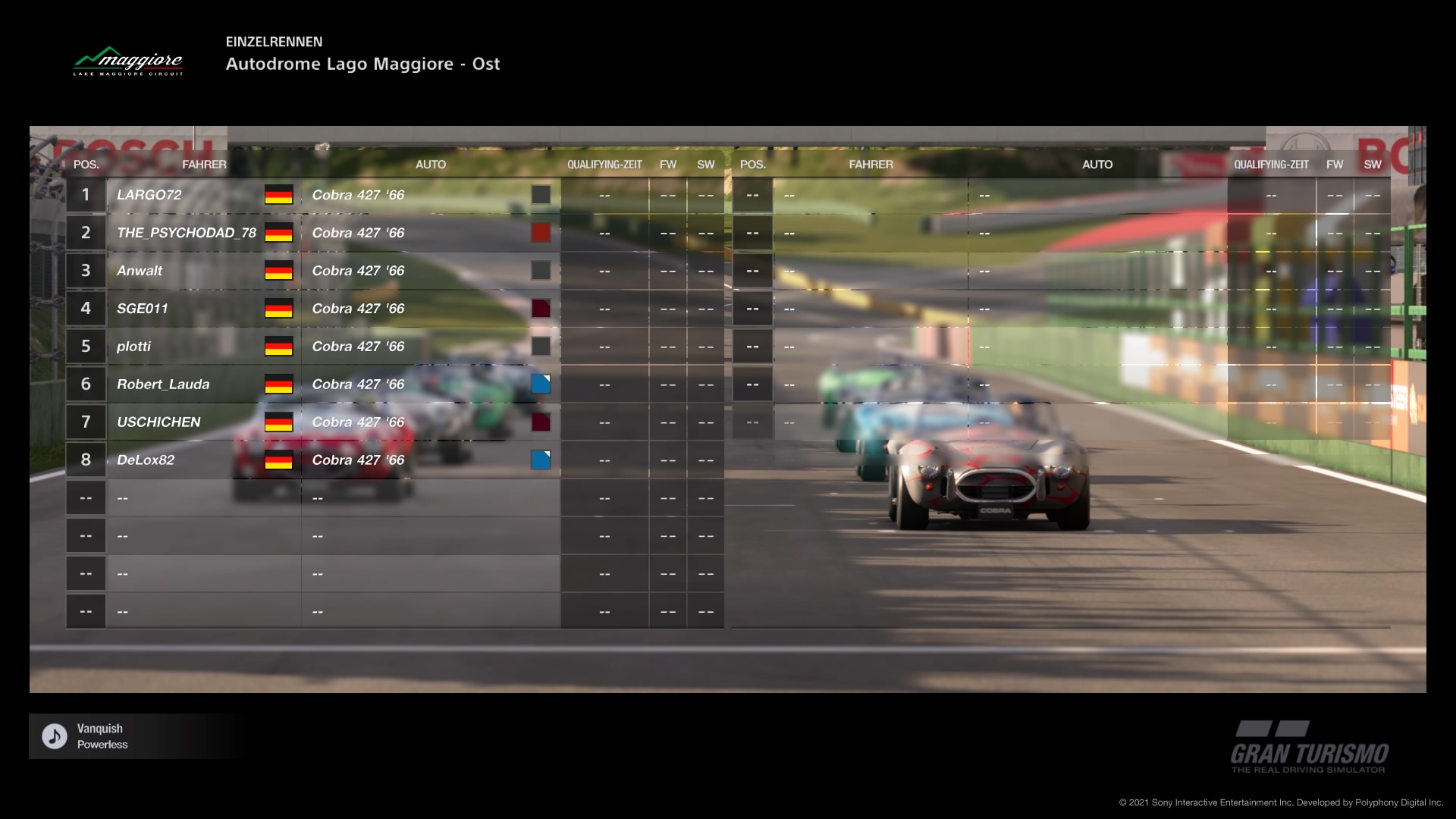1456x819 pixels.
Task: Click the FW column header
Action: 667,164
